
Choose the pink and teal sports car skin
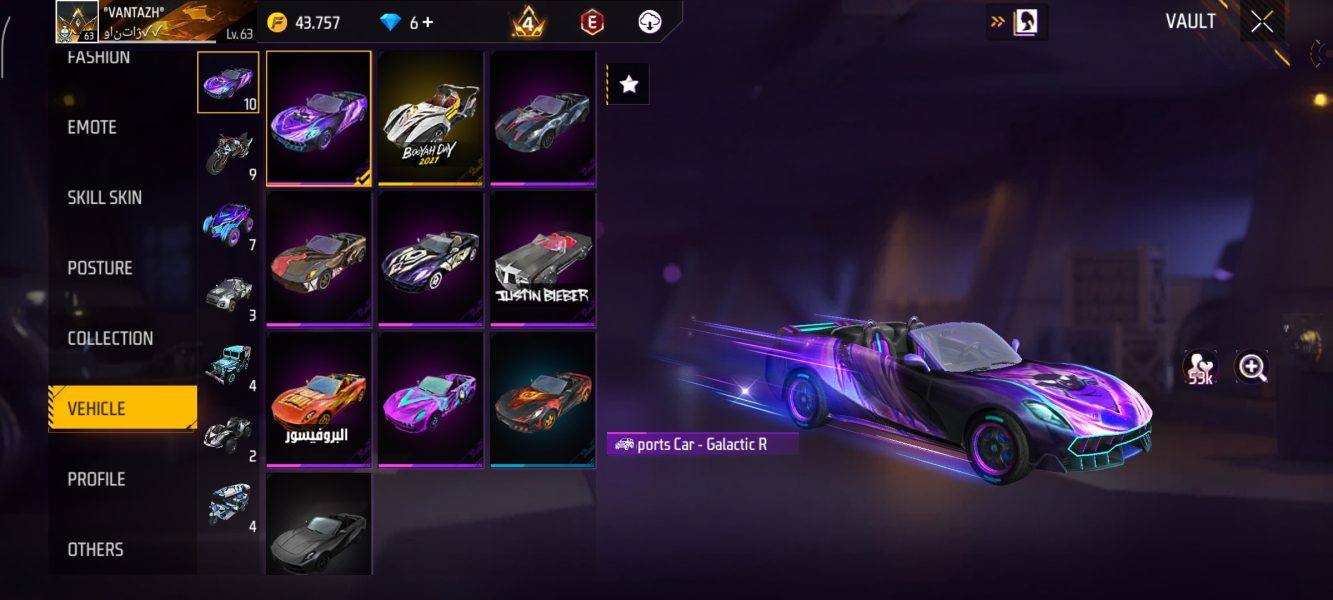[431, 398]
